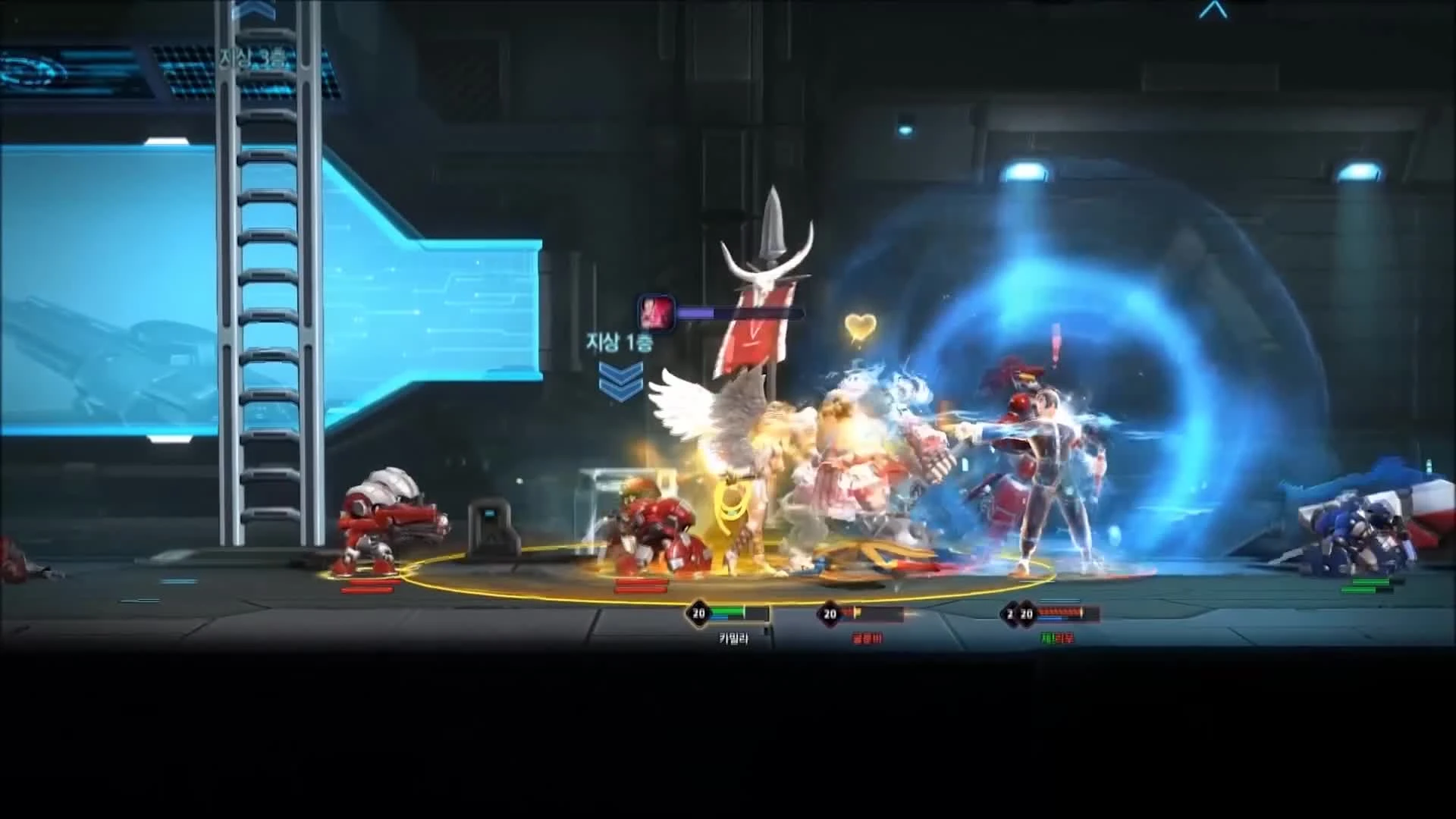Click the red character portrait above the boss
This screenshot has height=819, width=1456.
[x=655, y=312]
